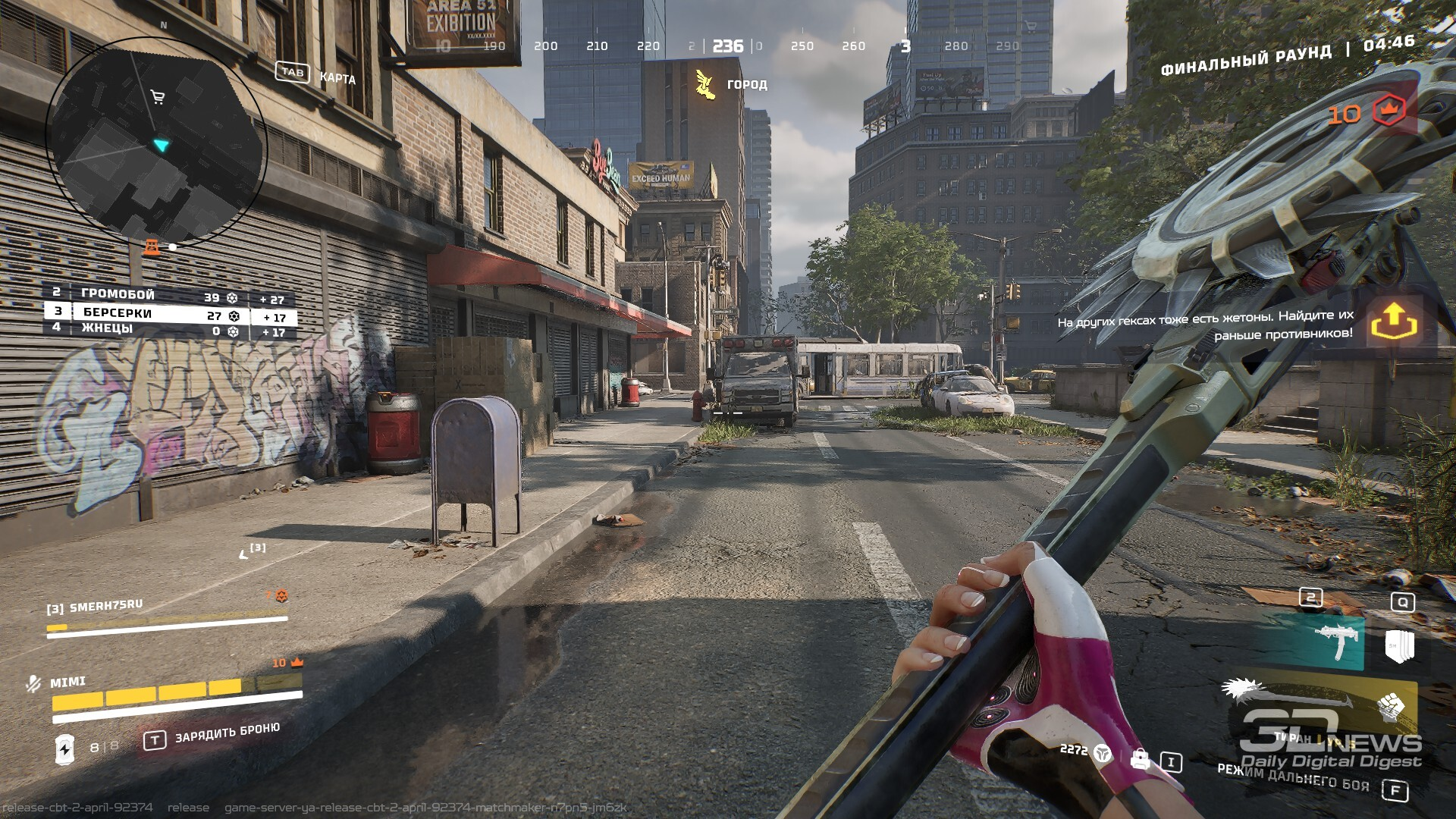Click the currency emblem next to 2272
Image resolution: width=1456 pixels, height=819 pixels.
point(1103,752)
